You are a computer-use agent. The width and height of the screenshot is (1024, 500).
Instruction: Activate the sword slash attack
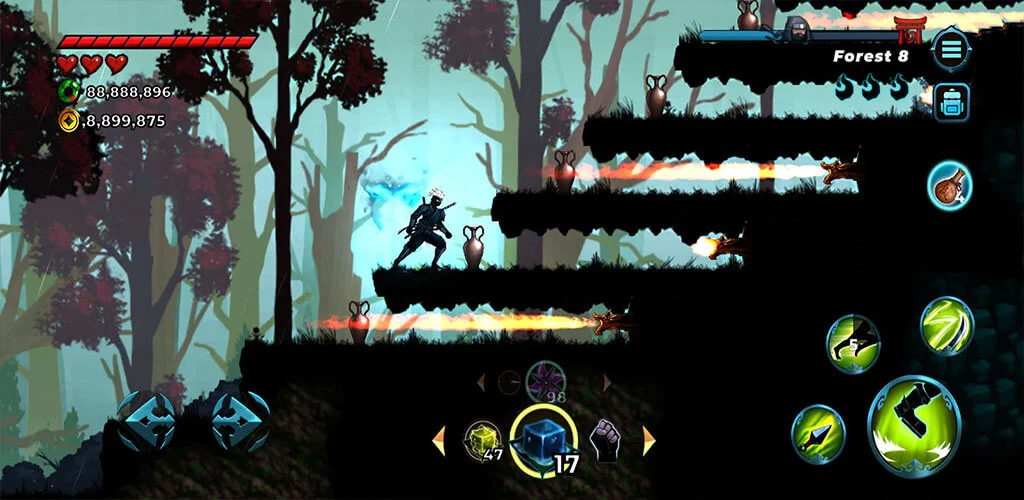click(946, 326)
